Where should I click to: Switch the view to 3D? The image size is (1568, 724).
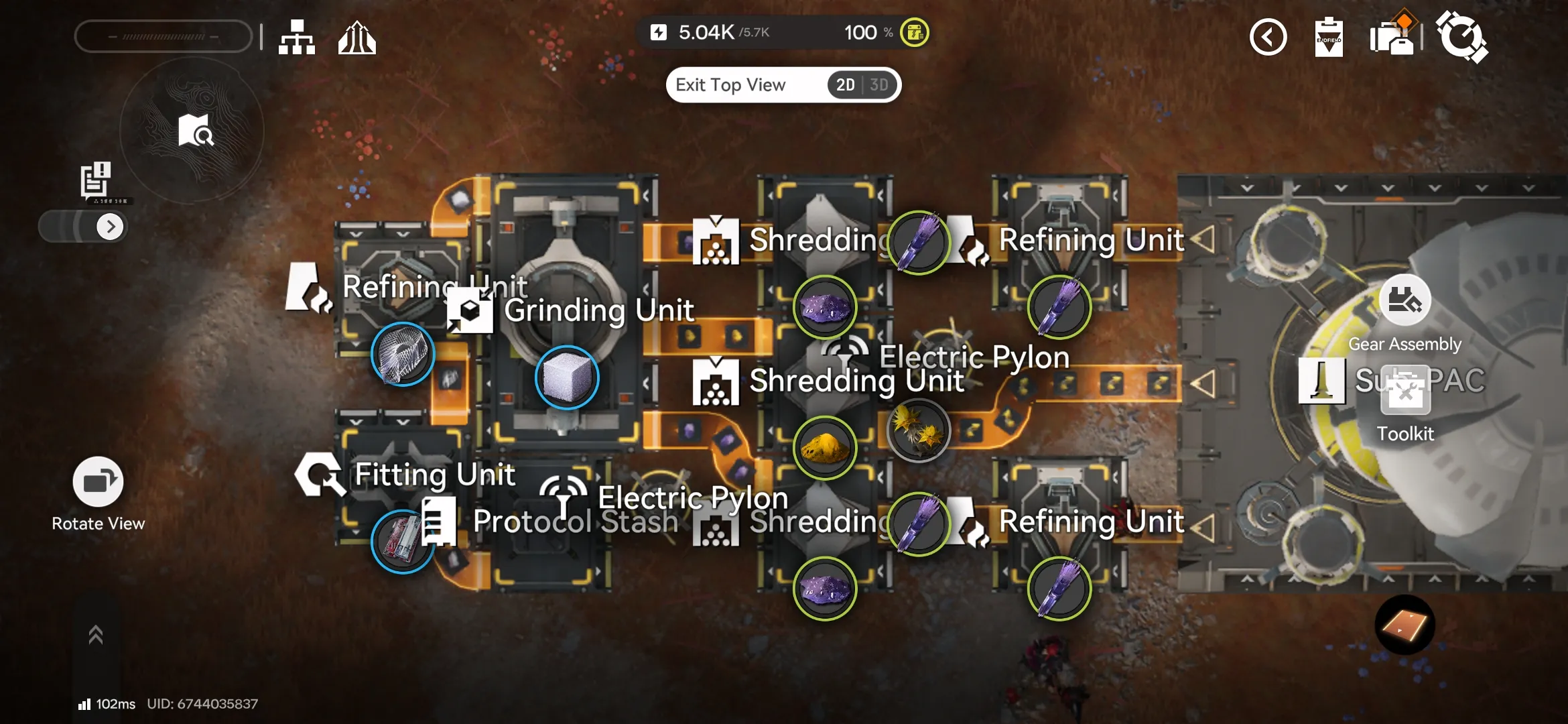(878, 85)
